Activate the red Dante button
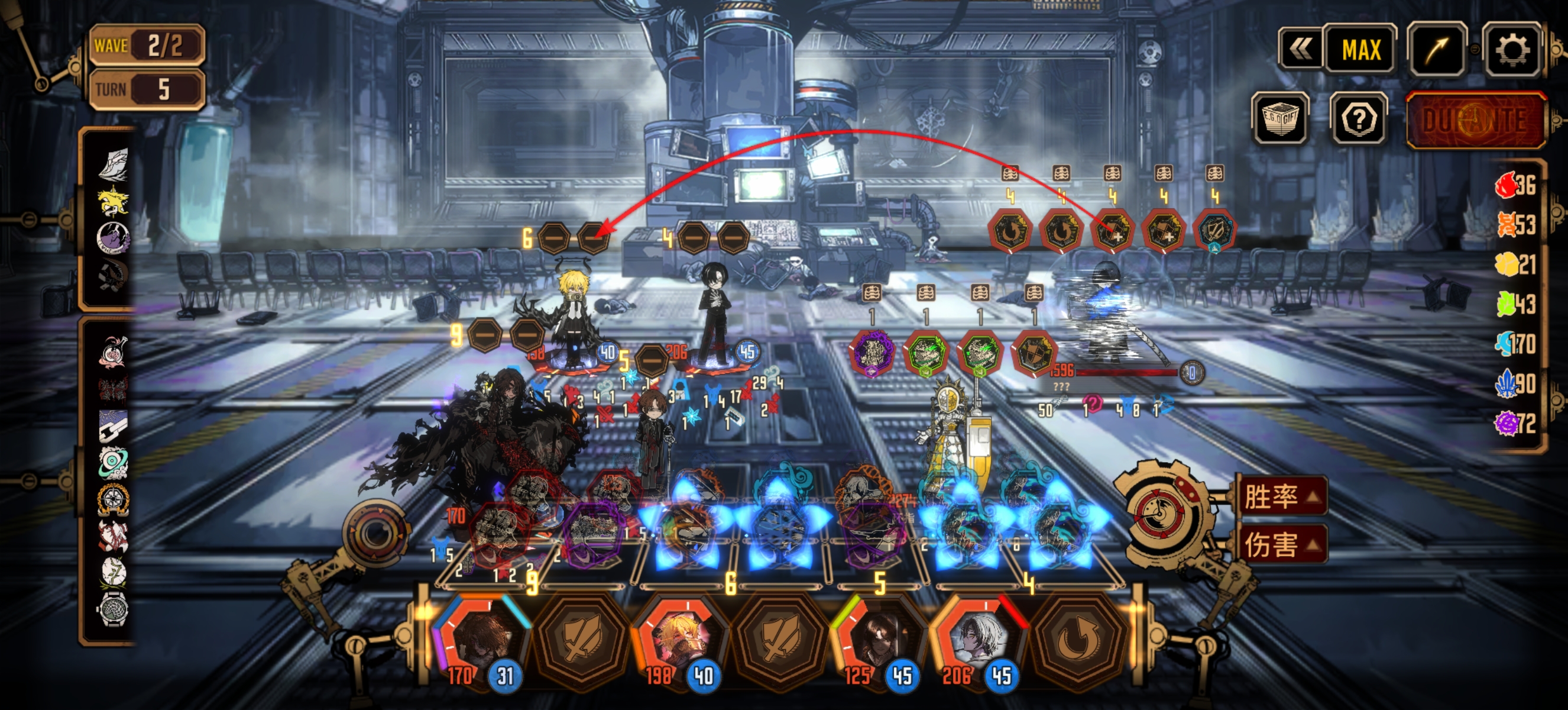This screenshot has height=710, width=1568. [x=1476, y=120]
